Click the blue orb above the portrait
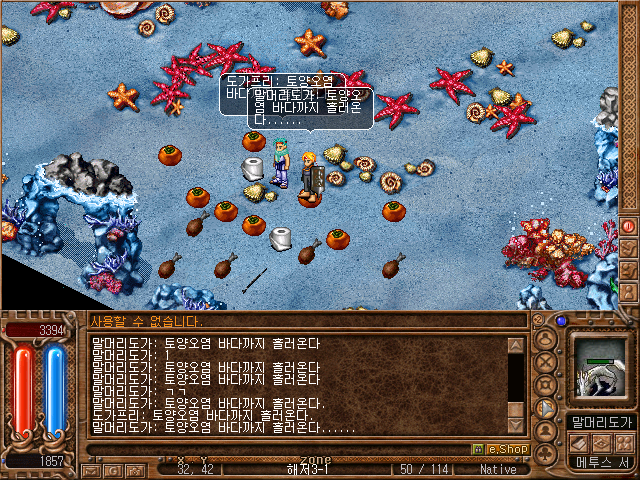The image size is (640, 480). pos(561,322)
